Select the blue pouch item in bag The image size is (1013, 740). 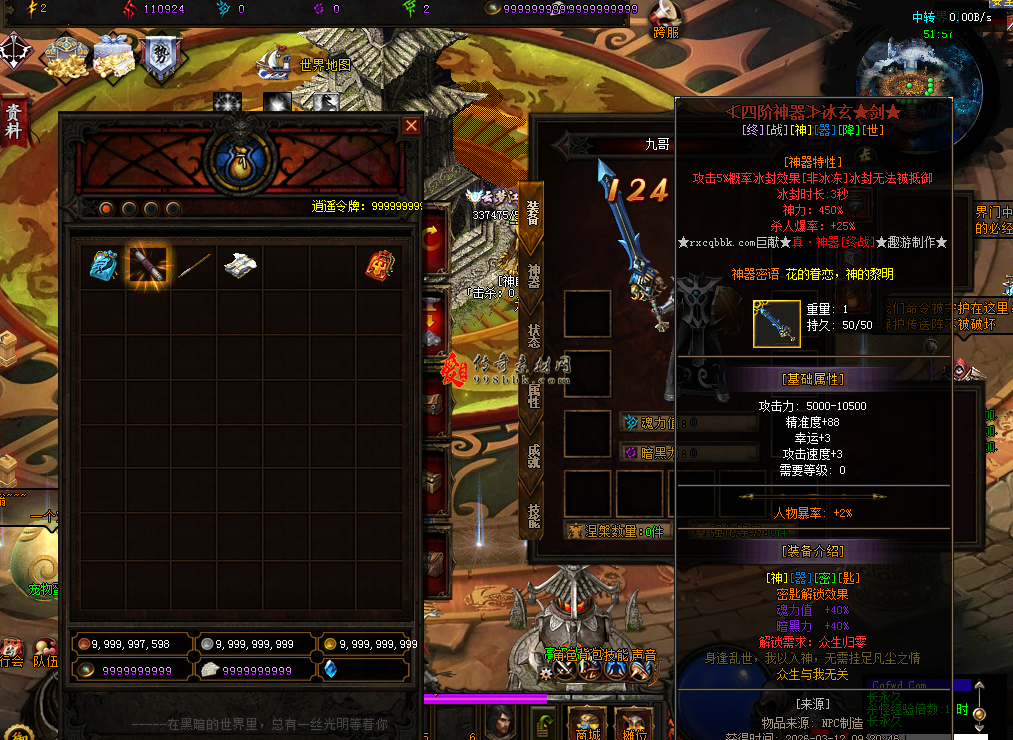(103, 264)
